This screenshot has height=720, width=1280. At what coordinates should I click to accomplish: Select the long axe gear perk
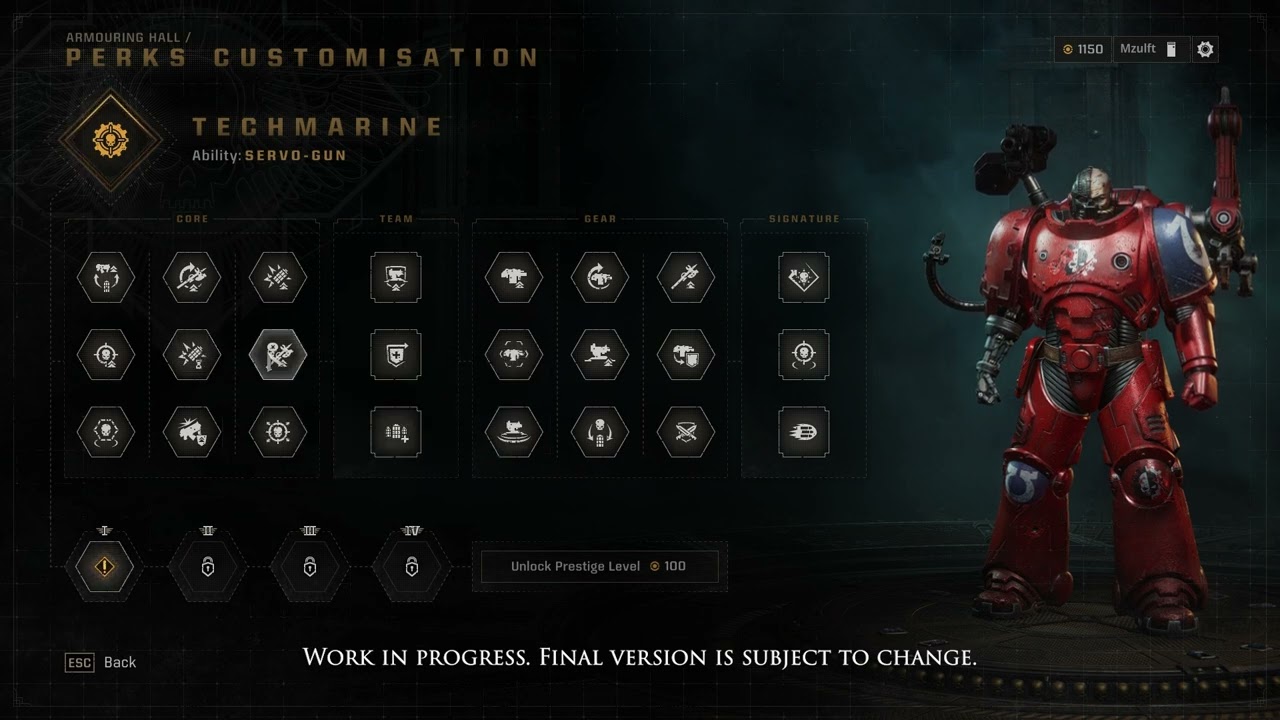pyautogui.click(x=686, y=277)
